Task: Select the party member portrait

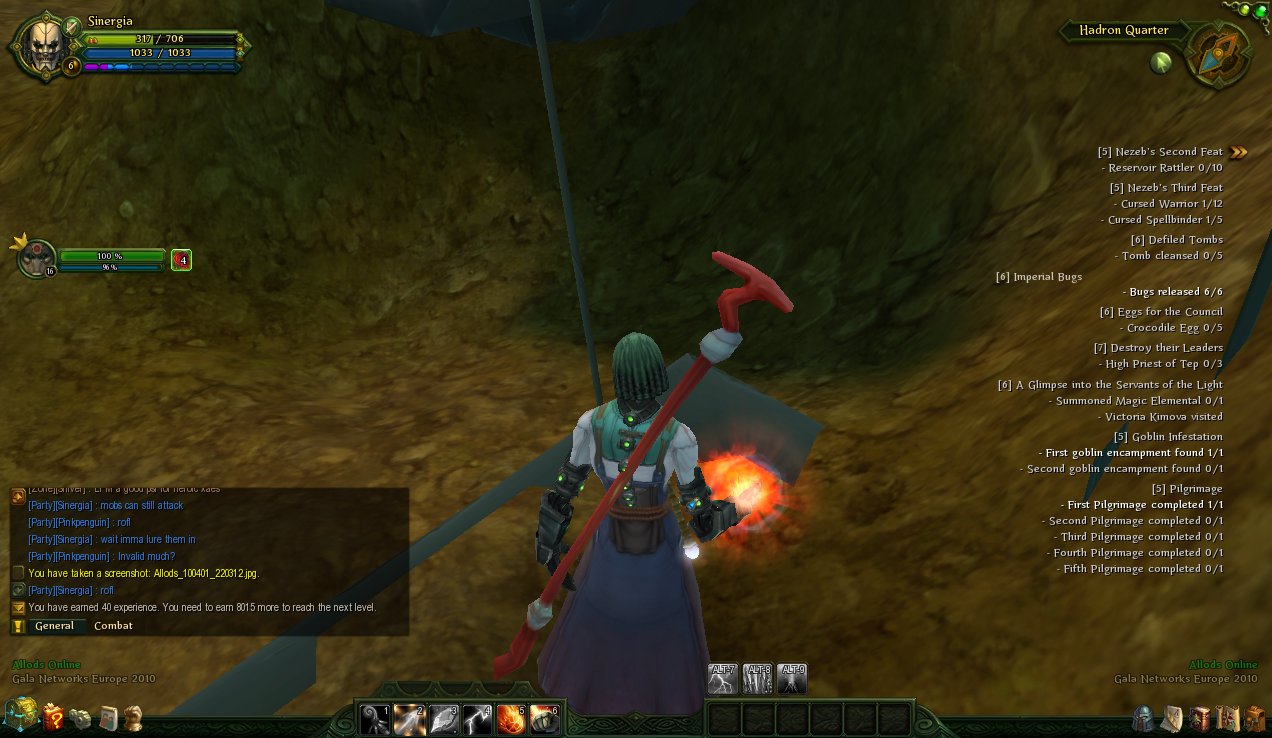Action: point(37,258)
